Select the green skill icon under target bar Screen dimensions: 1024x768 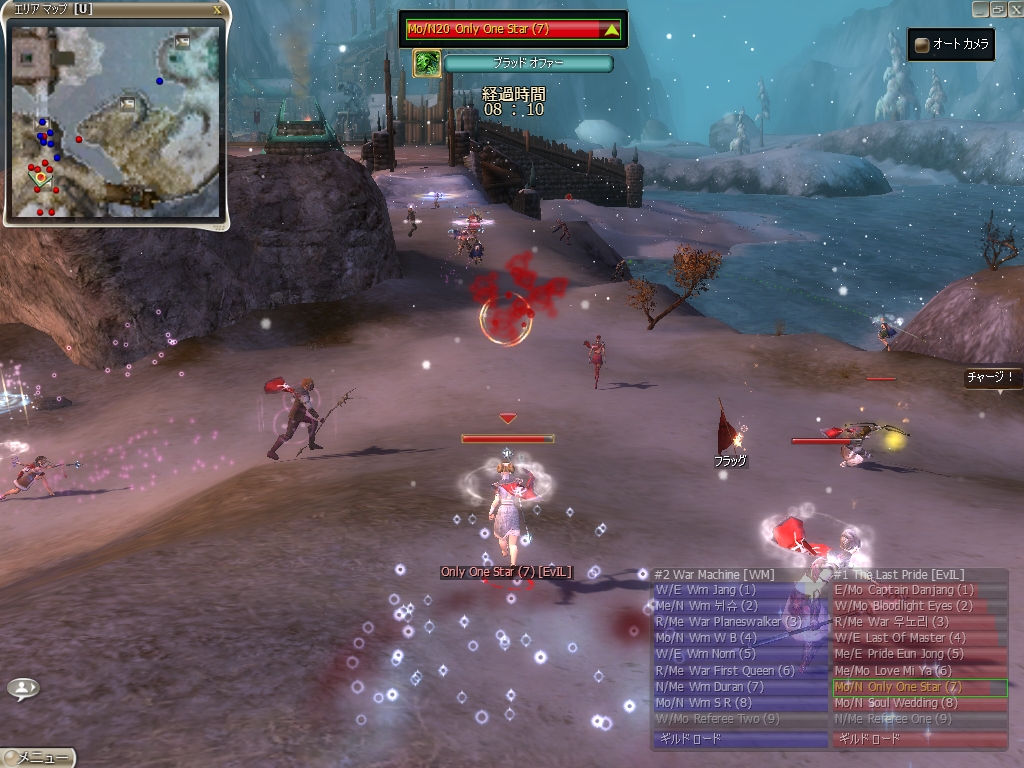point(427,63)
